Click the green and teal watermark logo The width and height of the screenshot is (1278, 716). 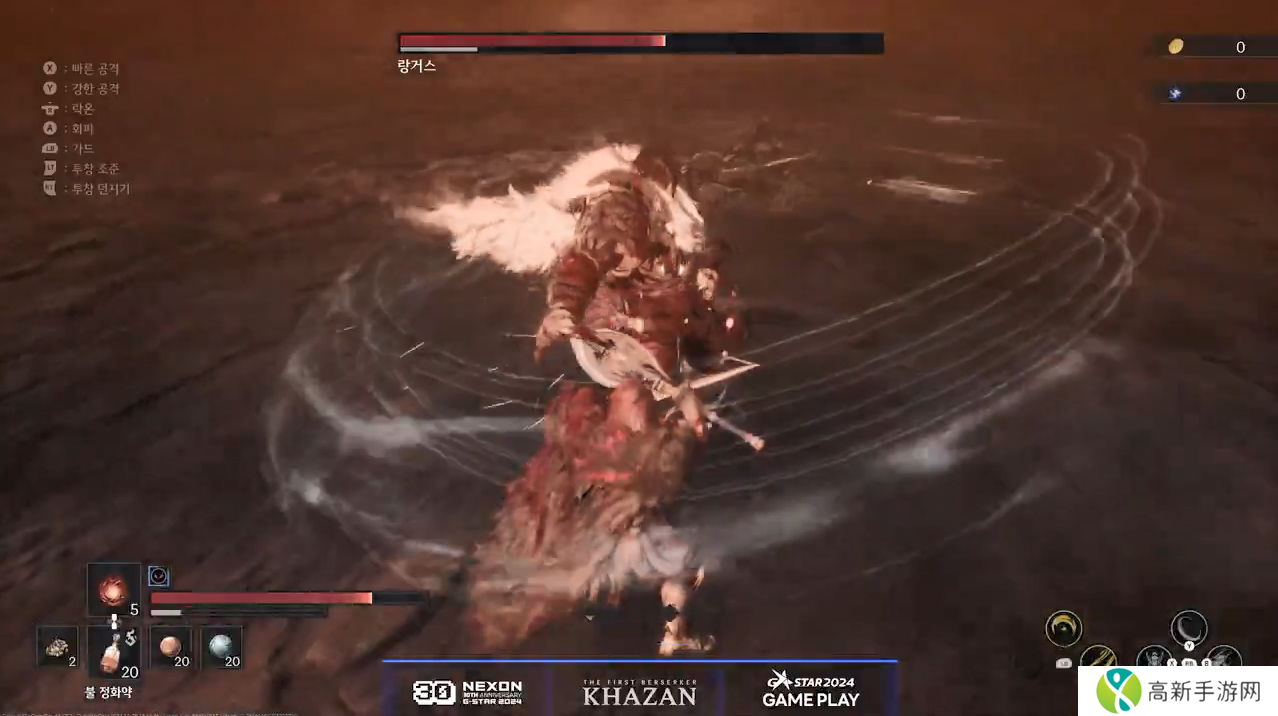coord(1119,690)
